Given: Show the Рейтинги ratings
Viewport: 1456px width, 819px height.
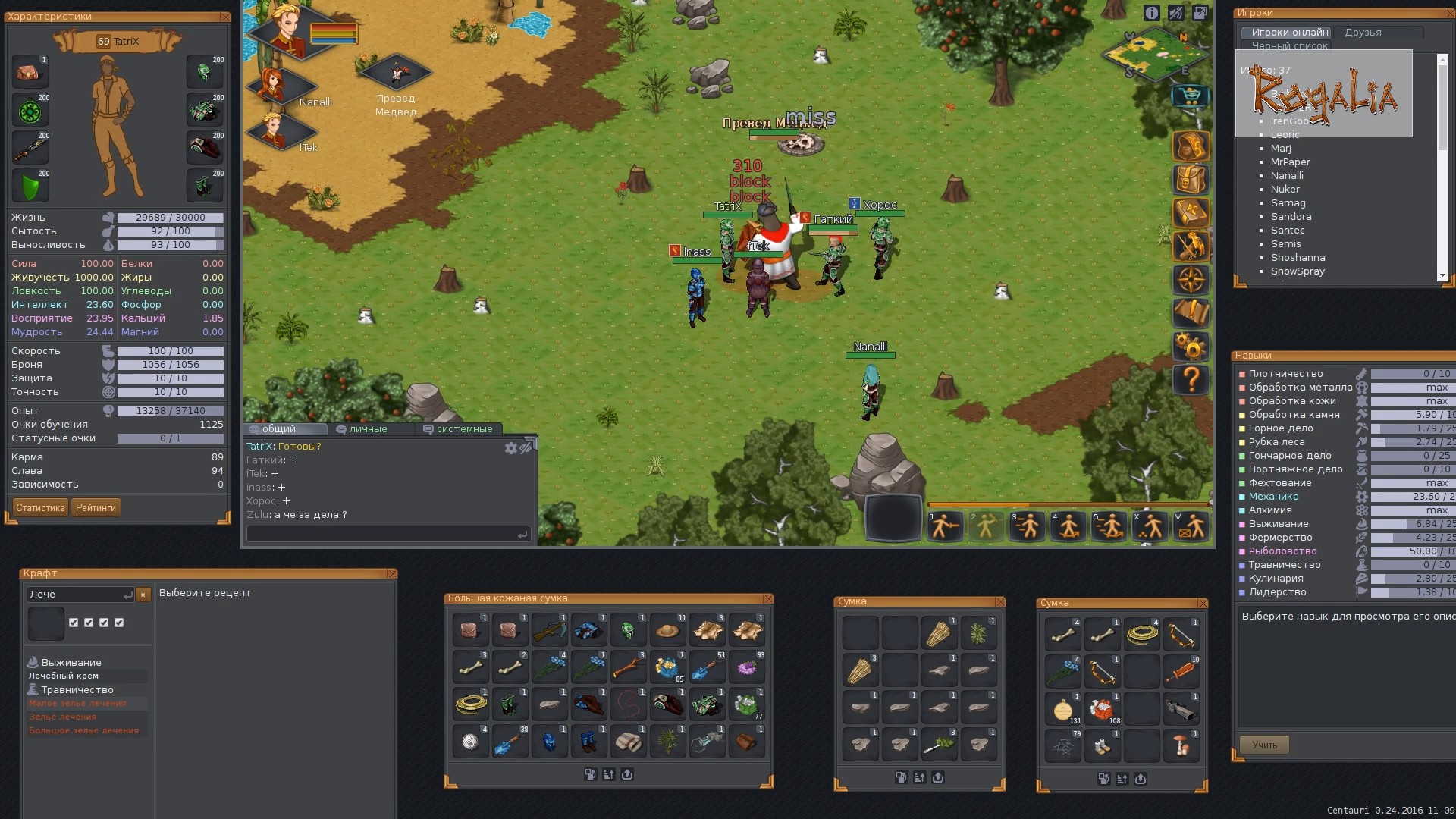Looking at the screenshot, I should tap(96, 507).
